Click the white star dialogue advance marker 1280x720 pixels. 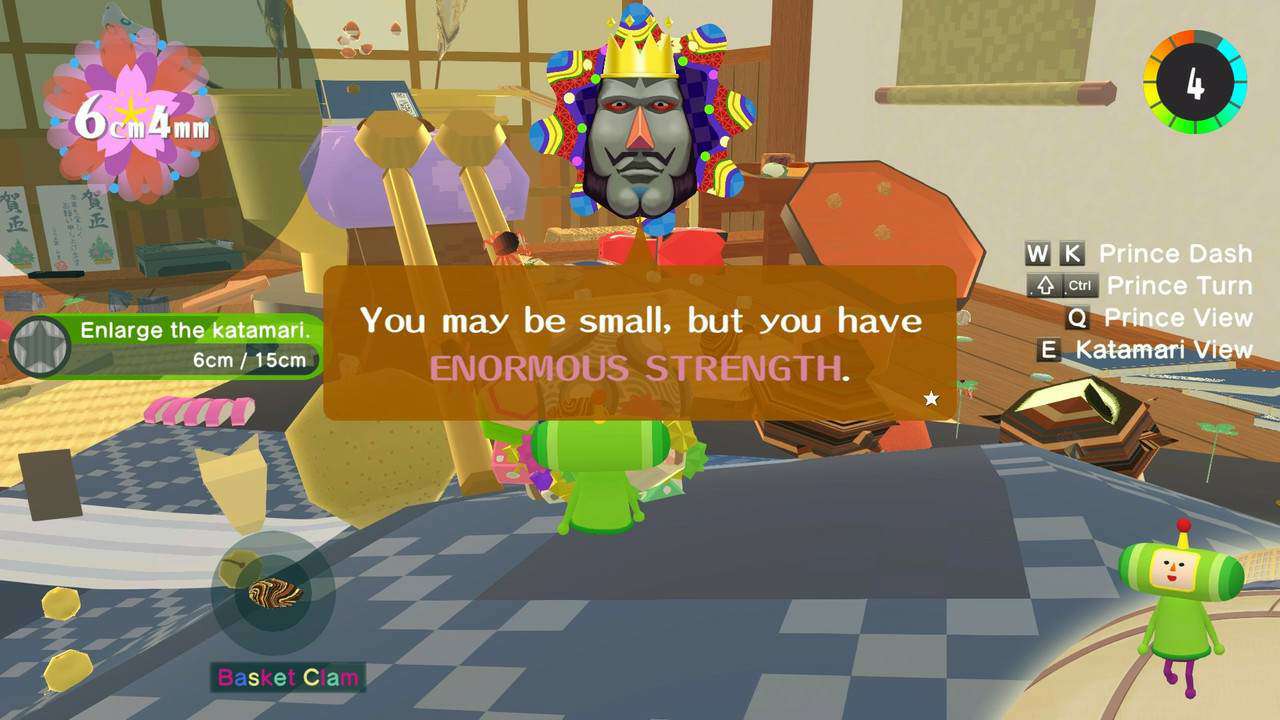[x=931, y=398]
